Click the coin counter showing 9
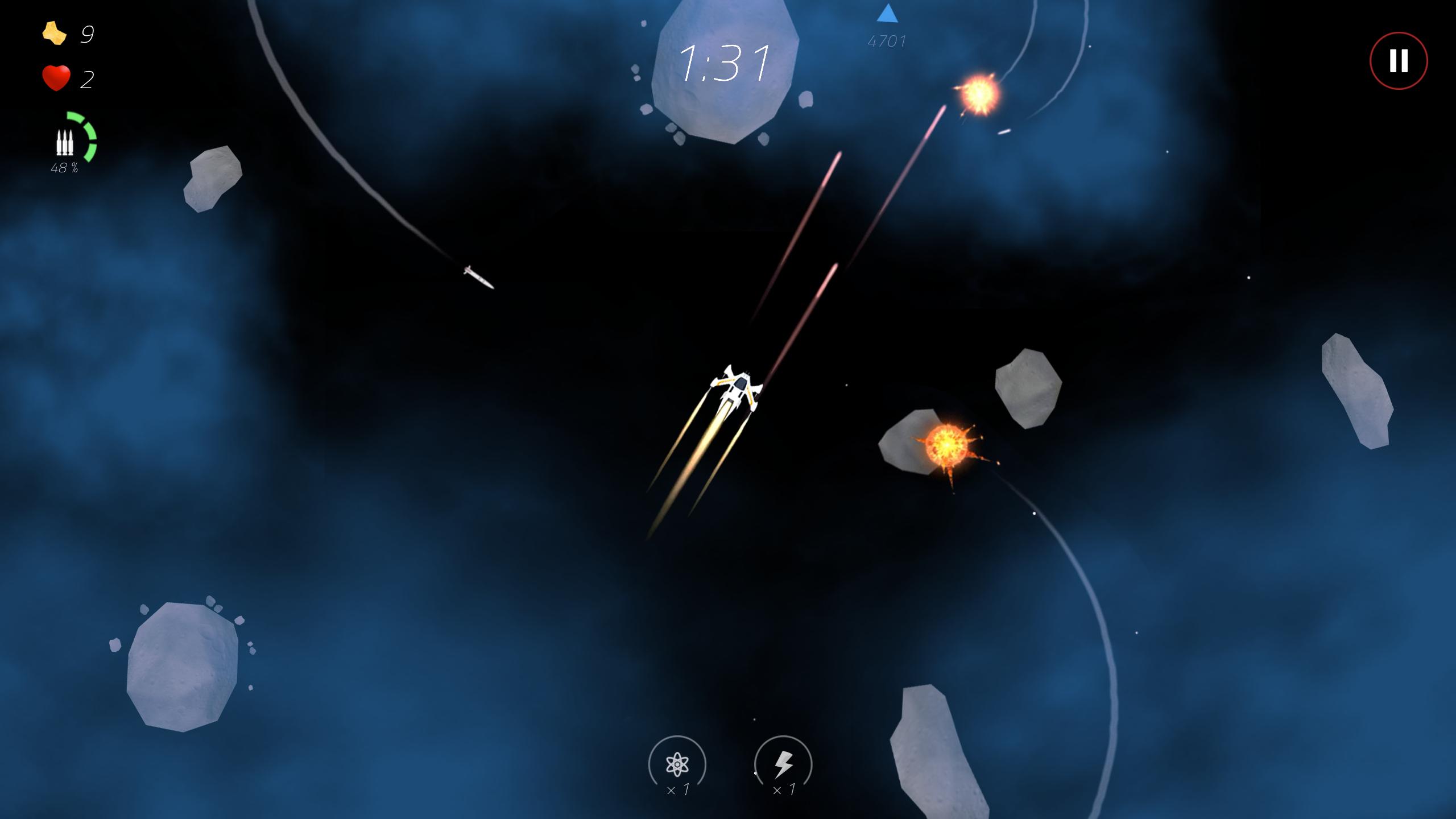The image size is (1456, 819). 88,35
